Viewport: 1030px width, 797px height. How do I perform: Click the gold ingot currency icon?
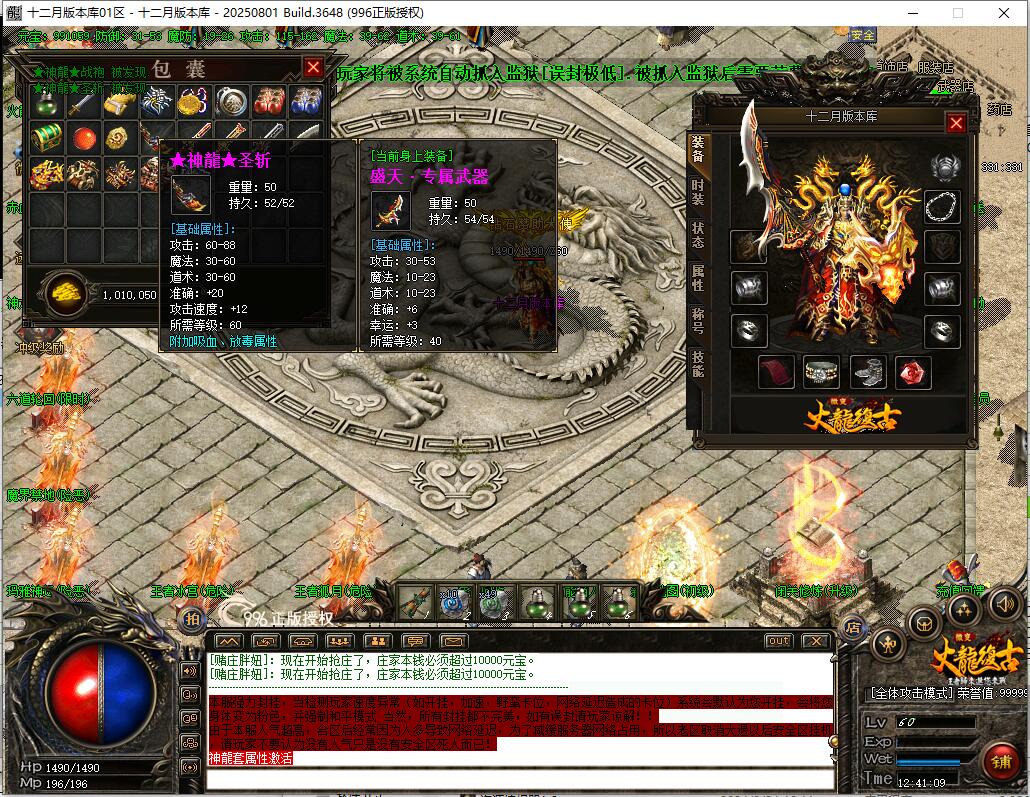(x=66, y=292)
